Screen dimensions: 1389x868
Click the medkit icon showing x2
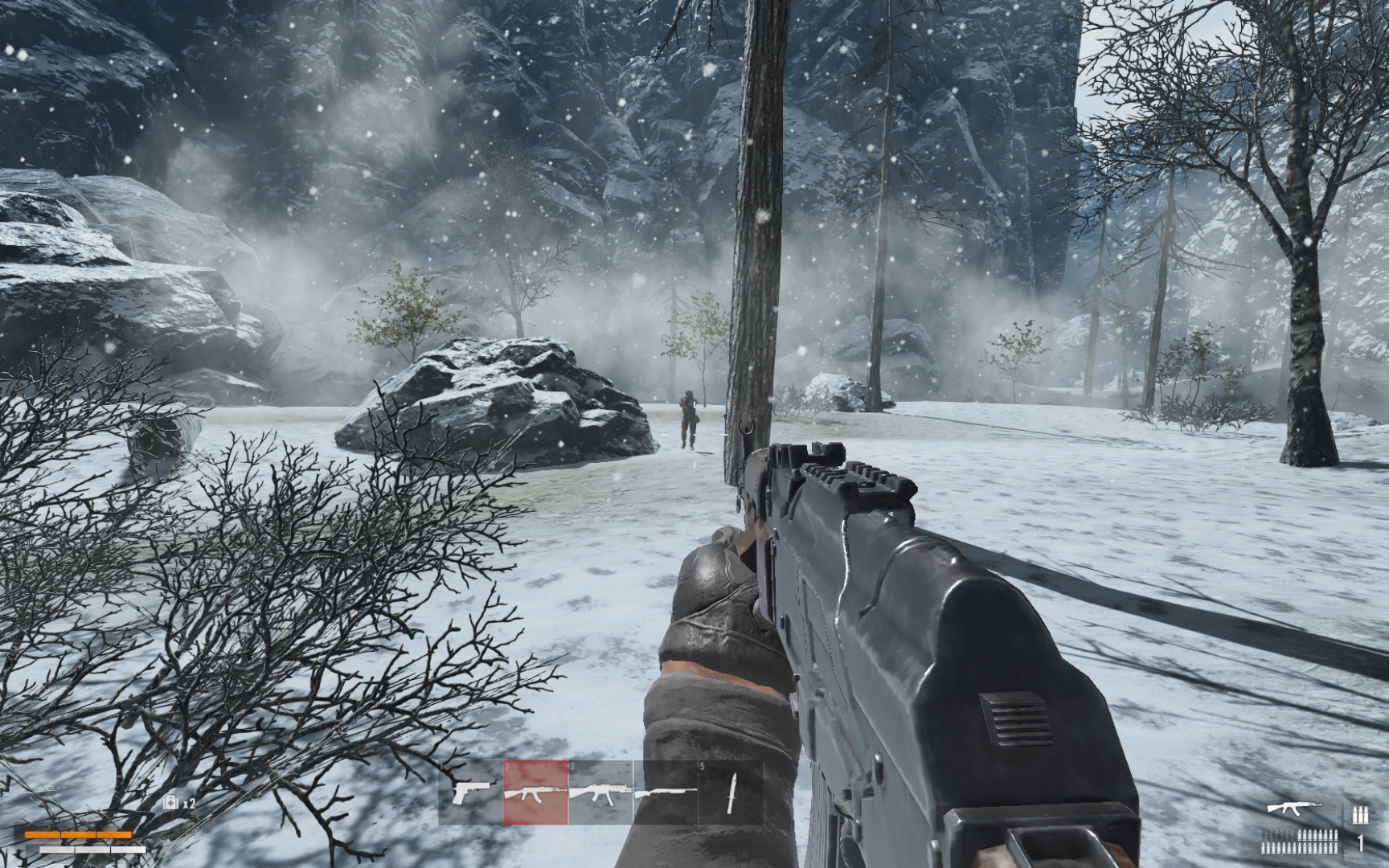[171, 802]
